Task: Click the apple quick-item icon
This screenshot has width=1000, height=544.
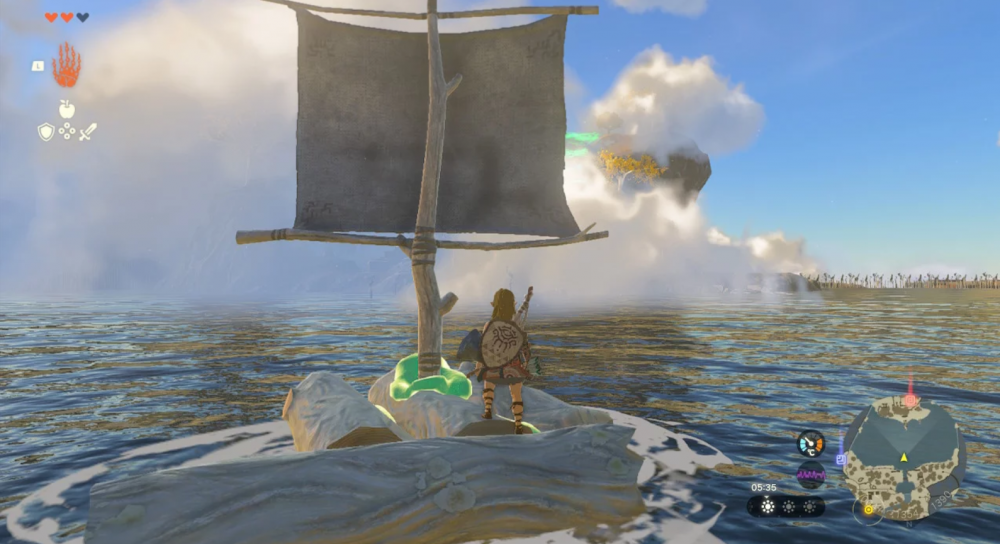Action: click(x=67, y=109)
